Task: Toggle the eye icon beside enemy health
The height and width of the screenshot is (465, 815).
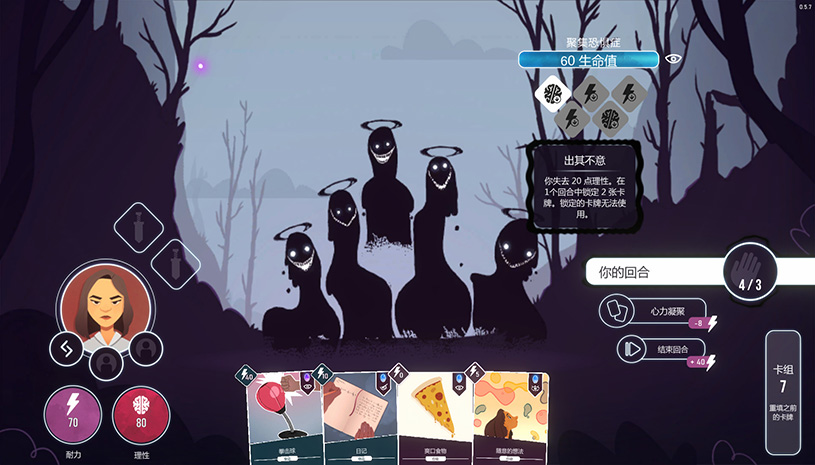Action: (674, 59)
